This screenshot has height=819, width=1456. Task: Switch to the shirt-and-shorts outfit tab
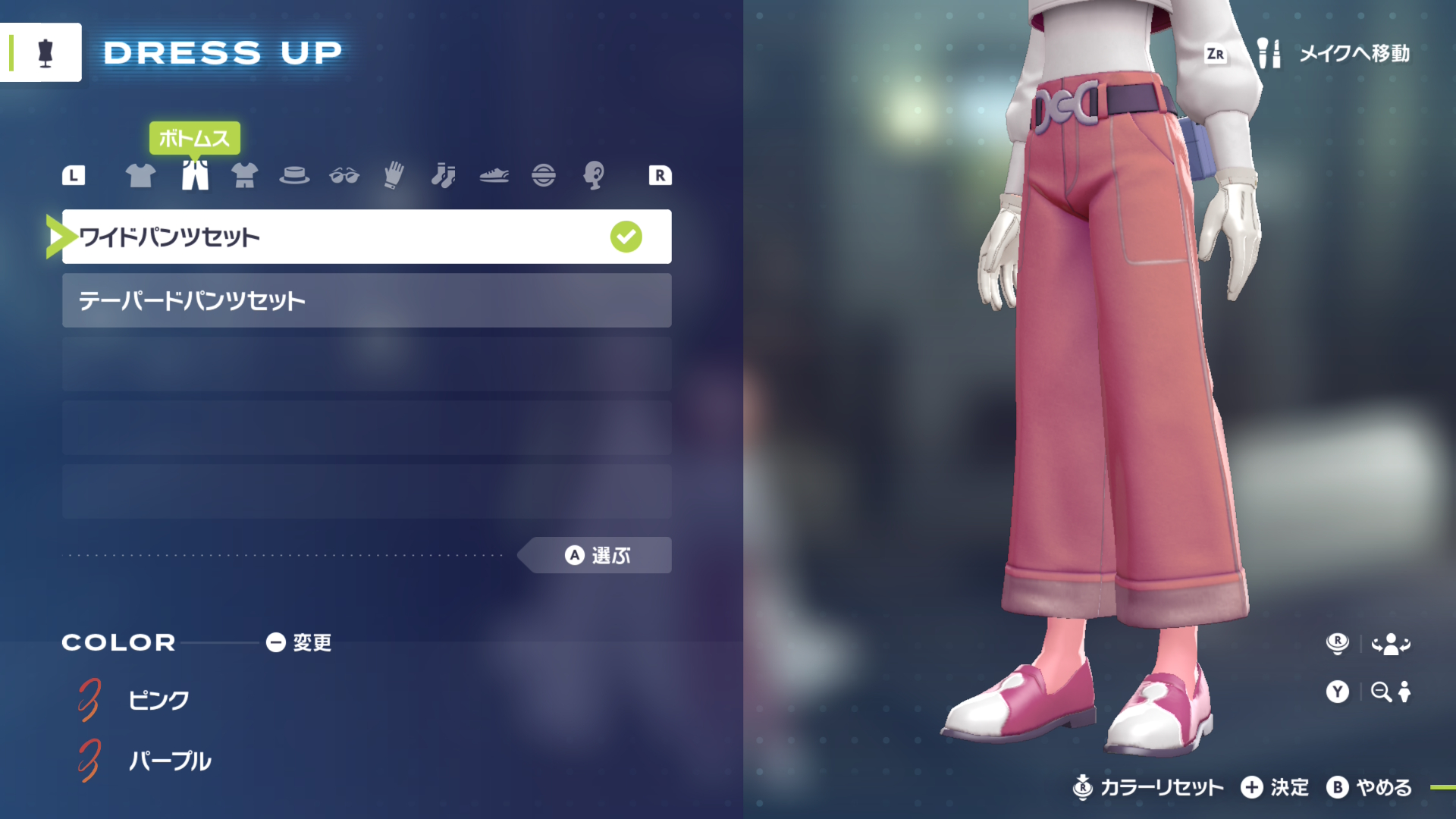coord(244,175)
